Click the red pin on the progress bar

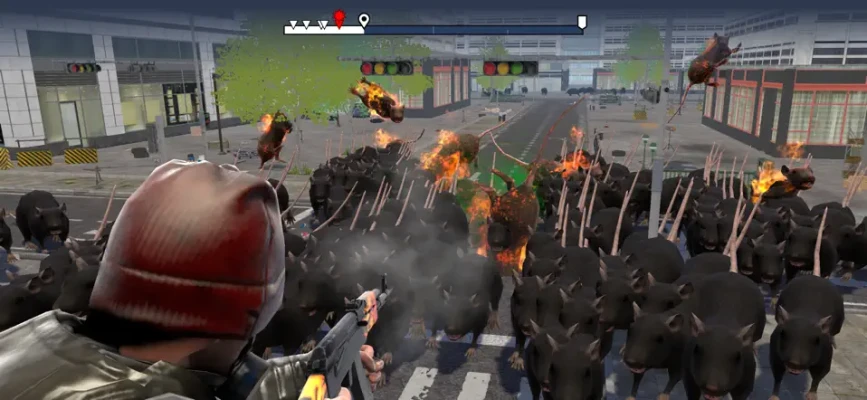tap(339, 18)
